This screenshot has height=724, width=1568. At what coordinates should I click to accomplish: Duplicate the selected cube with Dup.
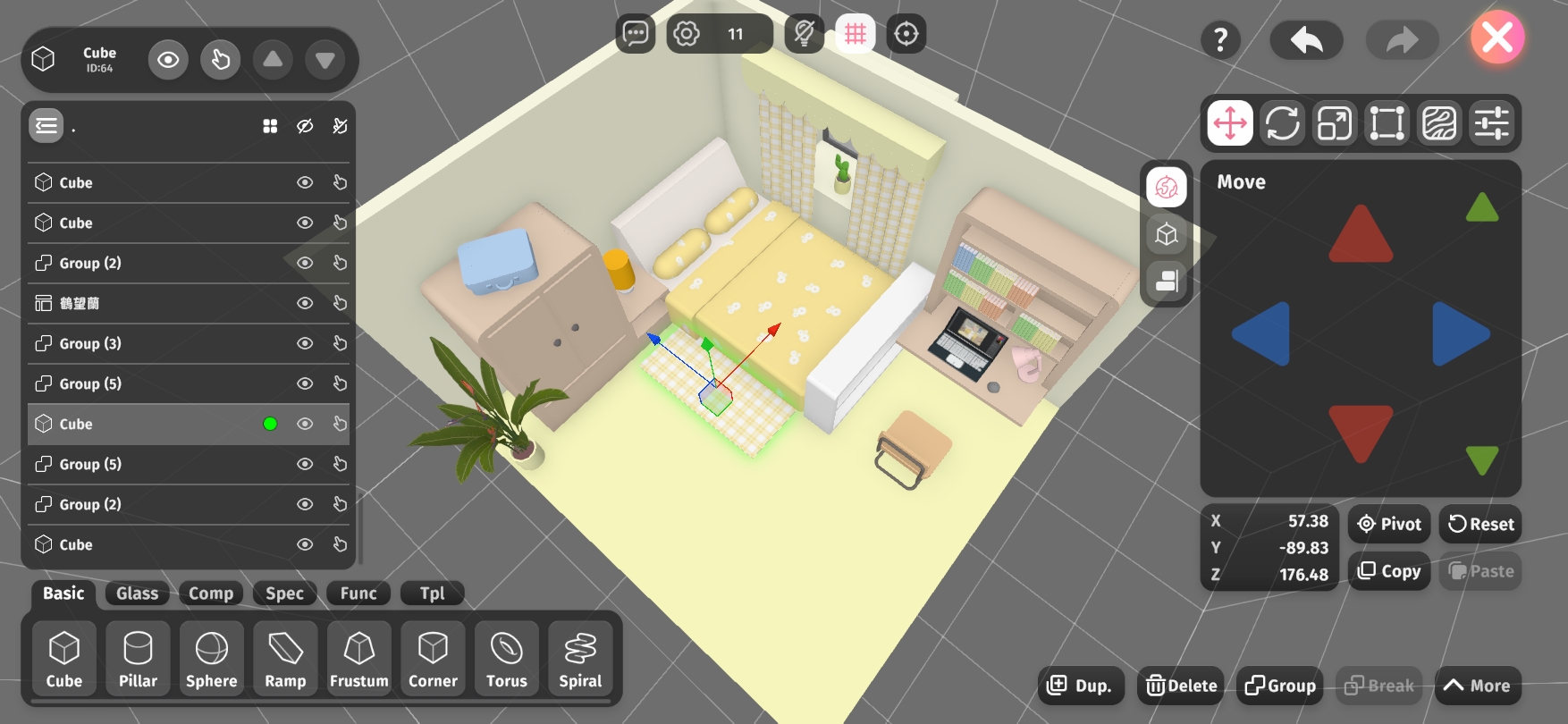(x=1080, y=686)
